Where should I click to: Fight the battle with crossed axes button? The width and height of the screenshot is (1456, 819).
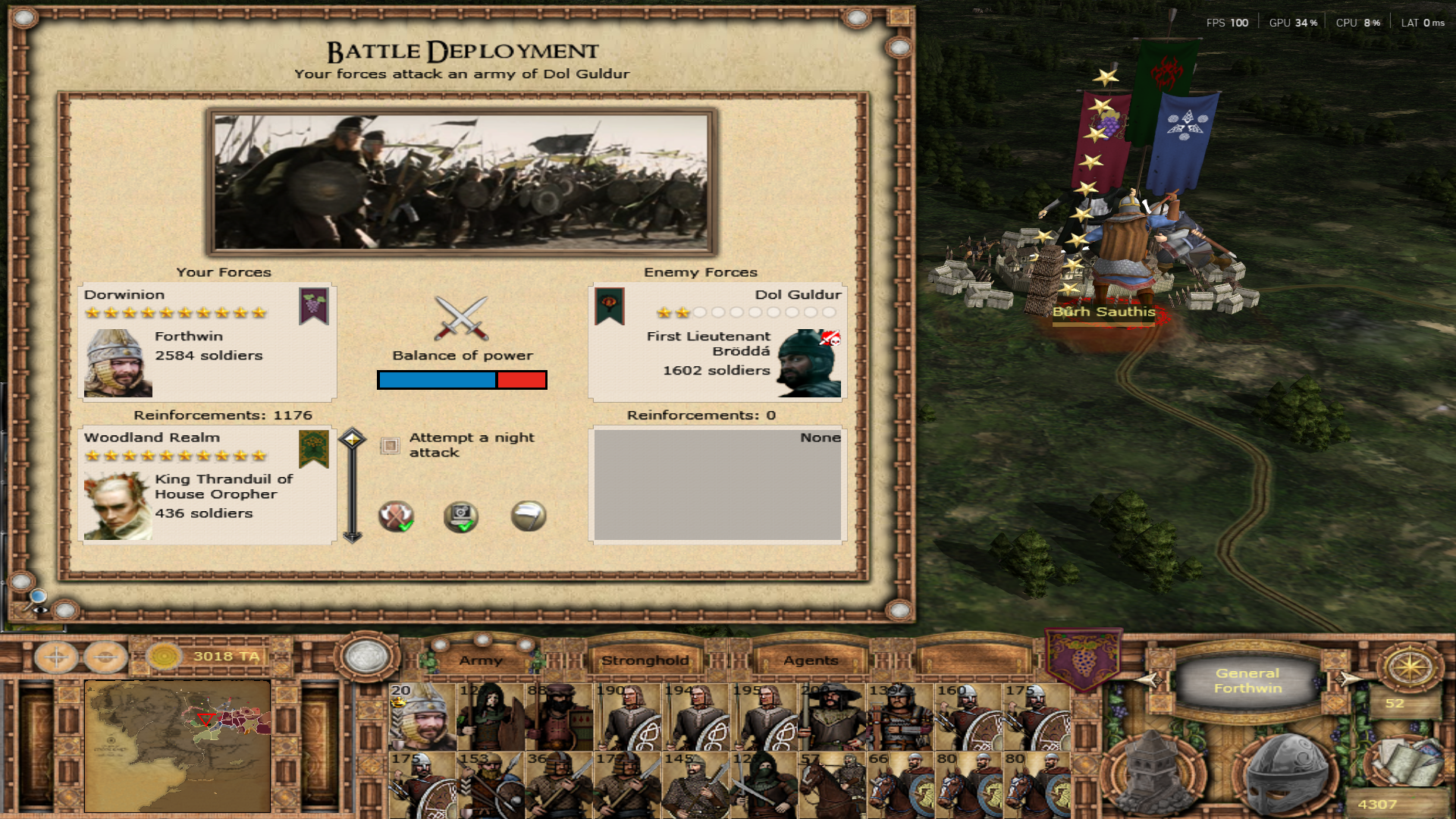coord(396,516)
